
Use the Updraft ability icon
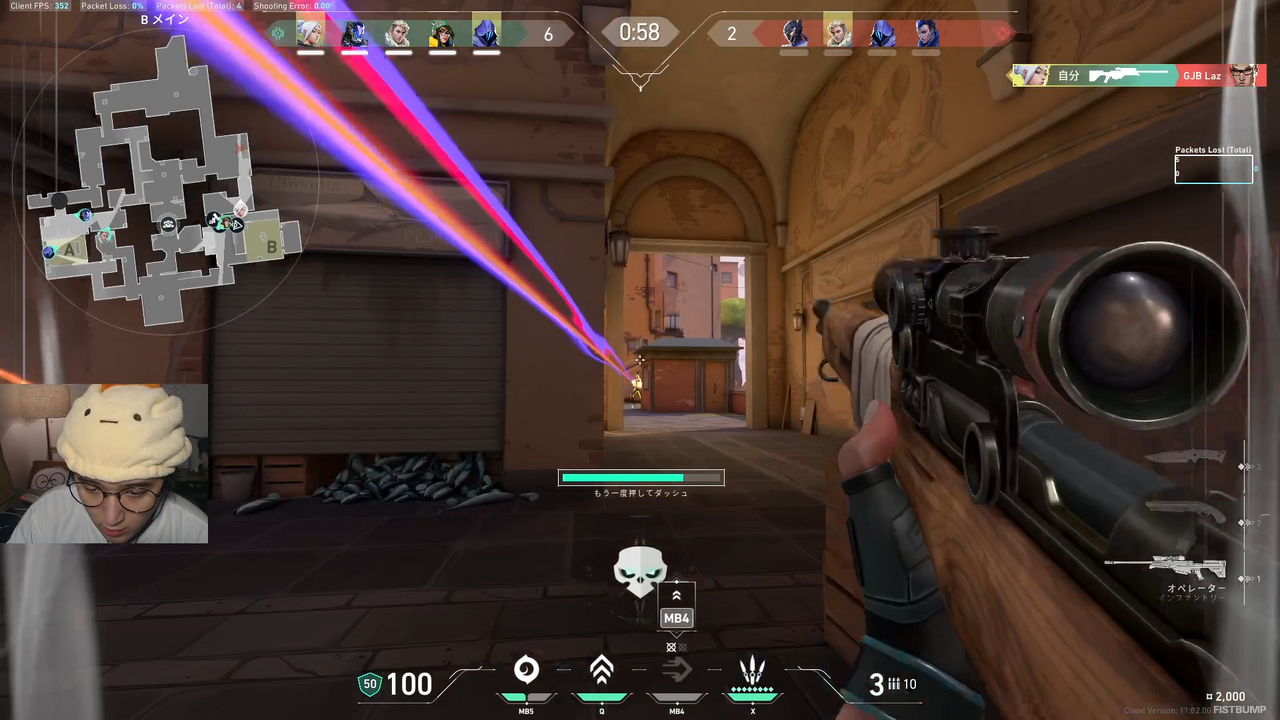point(601,670)
